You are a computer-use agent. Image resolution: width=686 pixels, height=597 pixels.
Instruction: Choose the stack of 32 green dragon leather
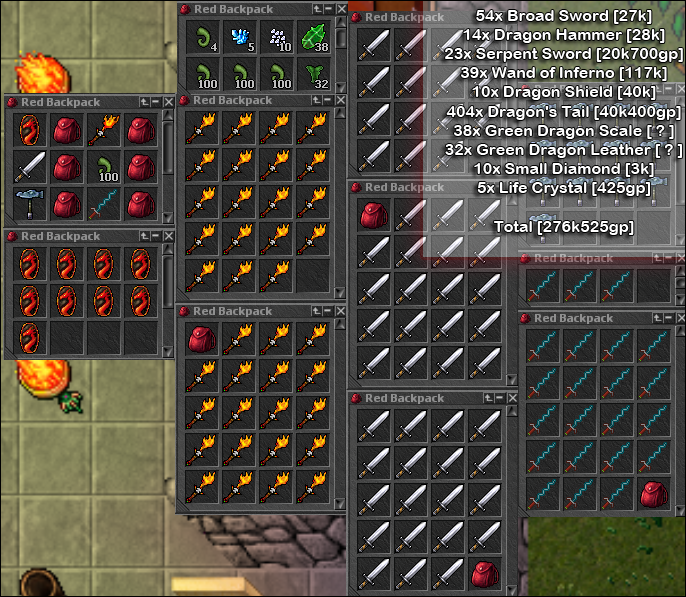[315, 76]
